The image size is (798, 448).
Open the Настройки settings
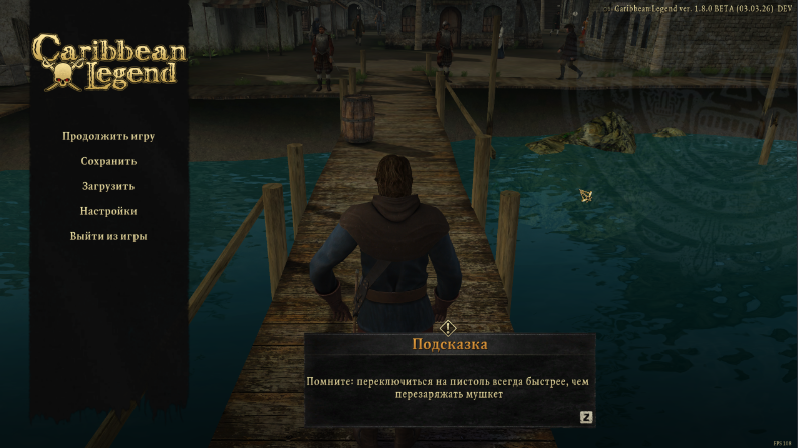[x=108, y=211]
